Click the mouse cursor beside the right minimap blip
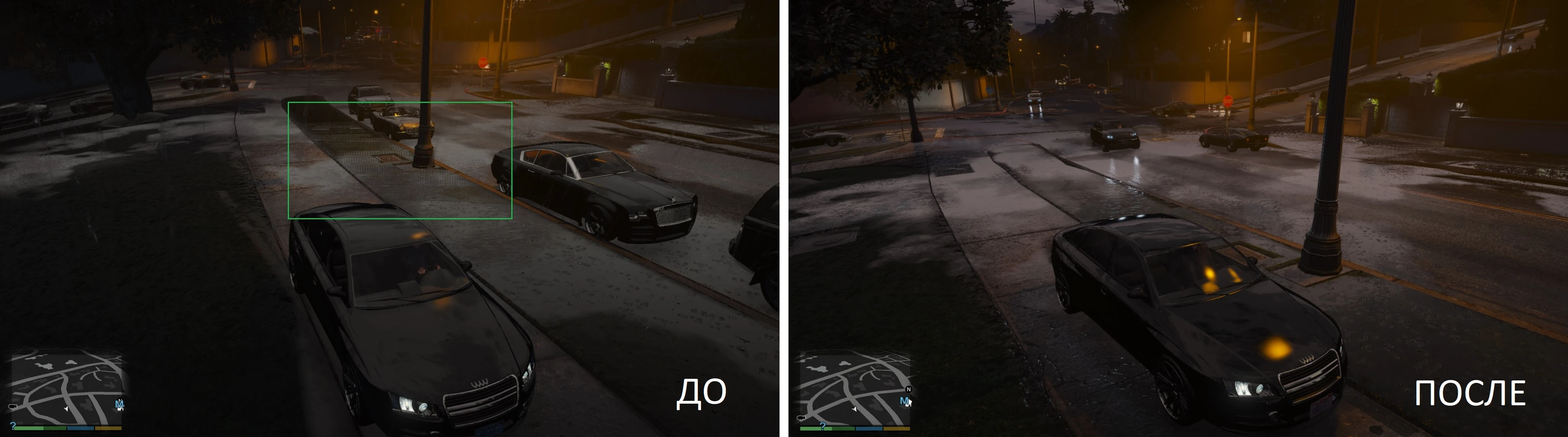 [x=911, y=402]
